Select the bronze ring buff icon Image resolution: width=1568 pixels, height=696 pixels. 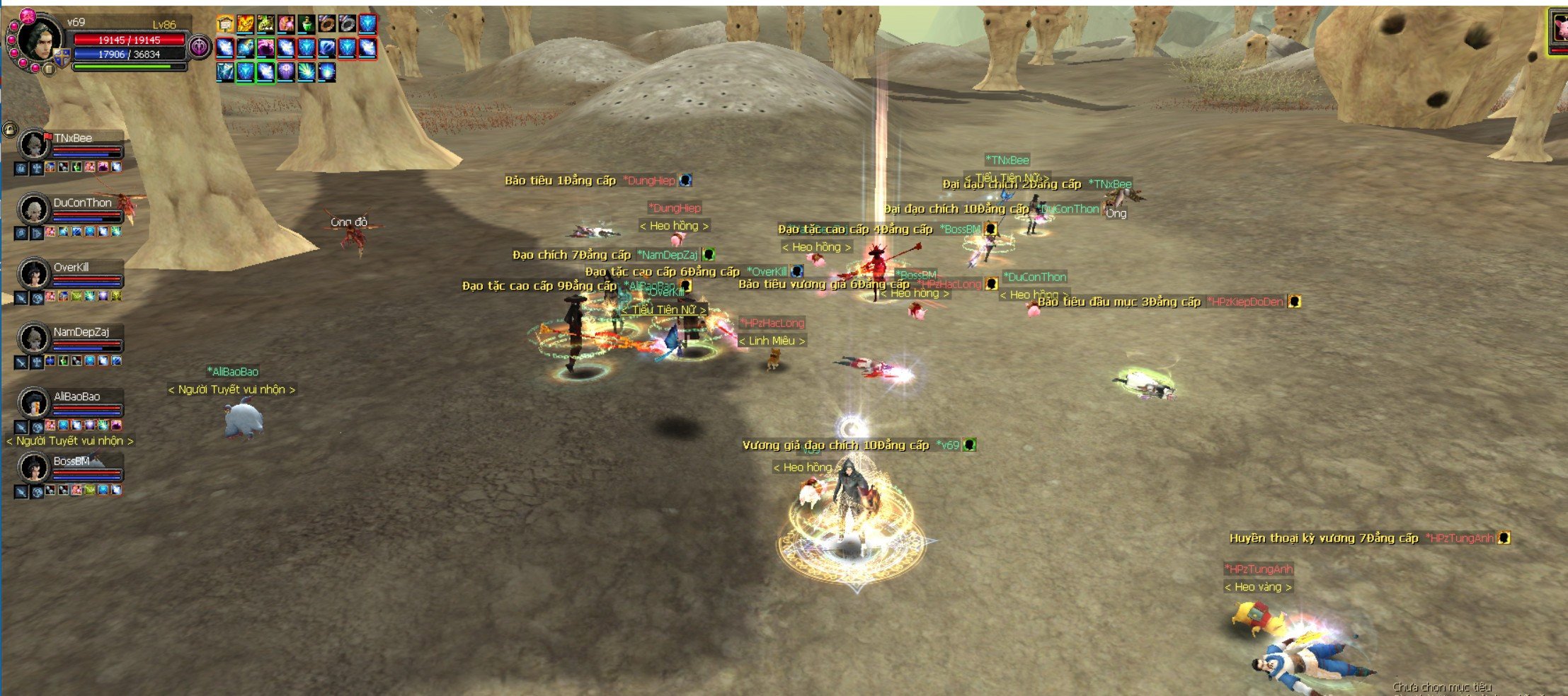[326, 25]
